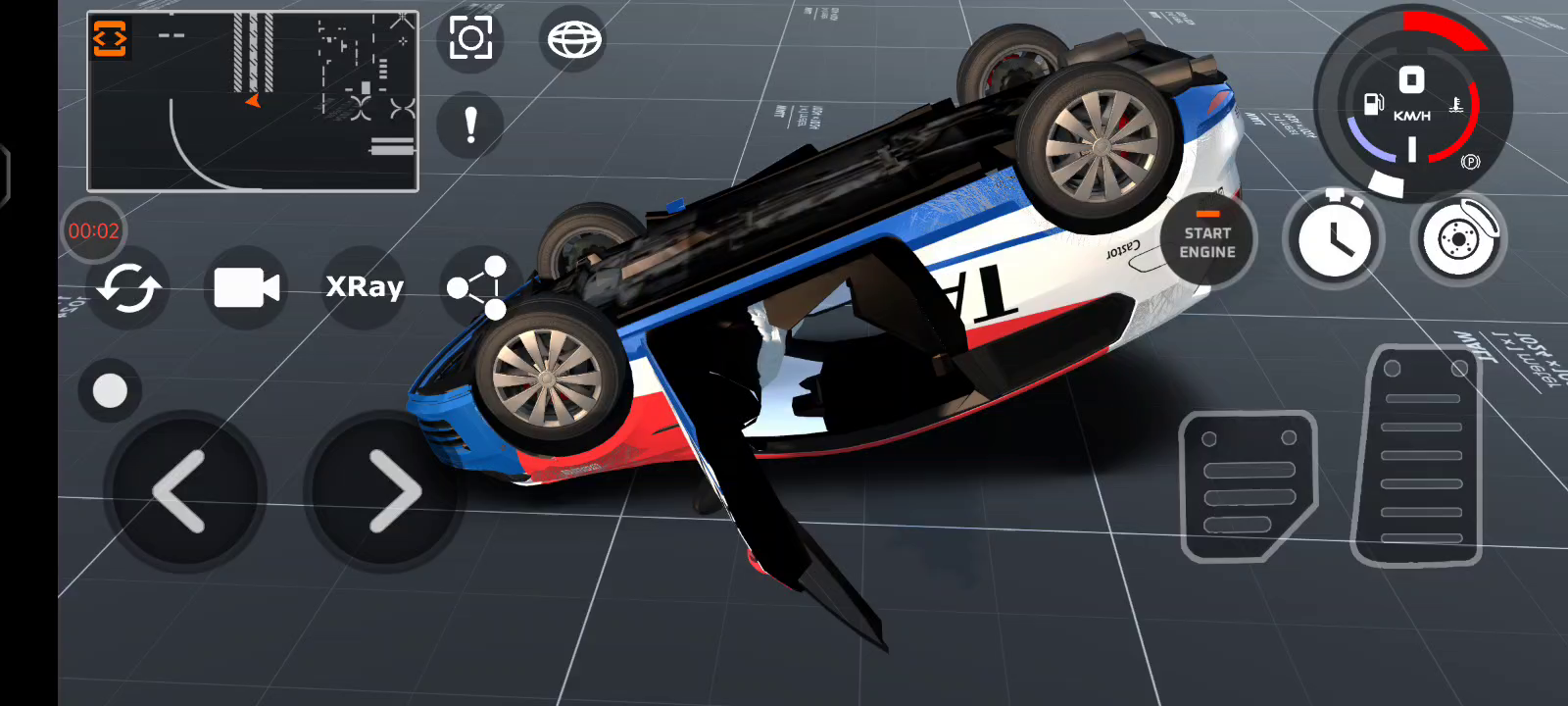The image size is (1568, 706).
Task: Tap the orange screen-recorder icon
Action: point(110,39)
